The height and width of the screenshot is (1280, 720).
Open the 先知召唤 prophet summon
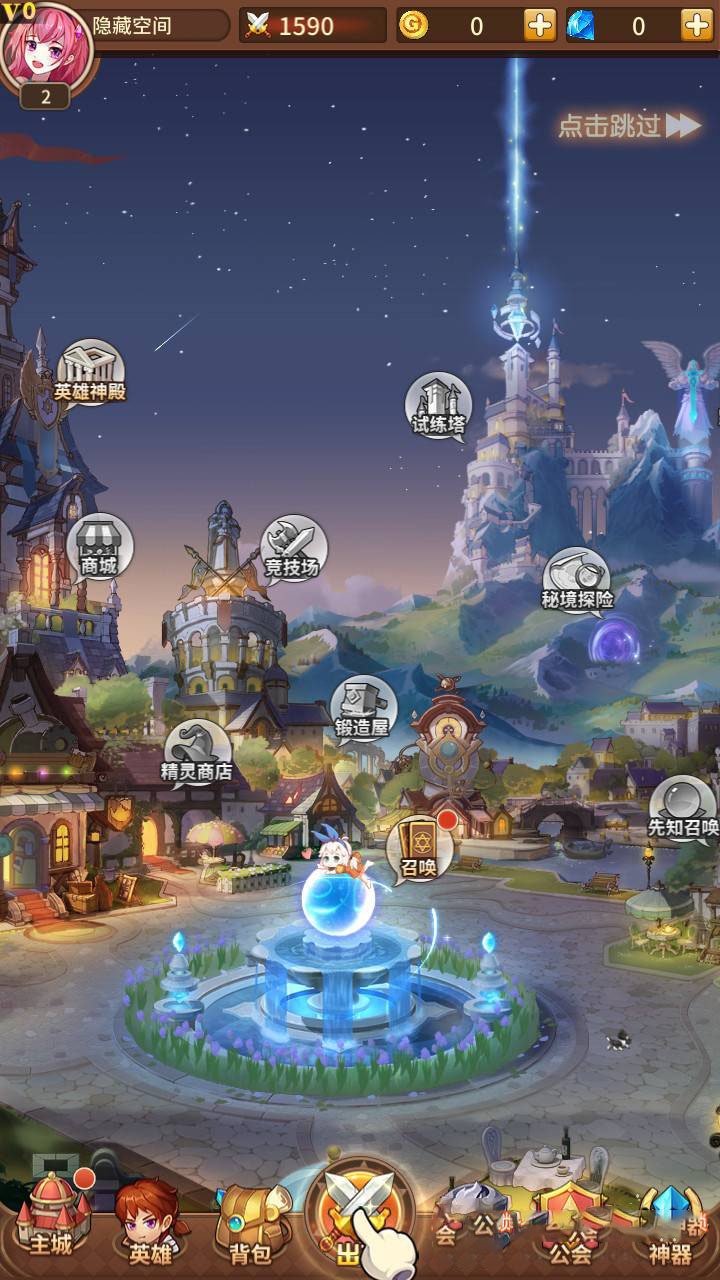pos(683,809)
